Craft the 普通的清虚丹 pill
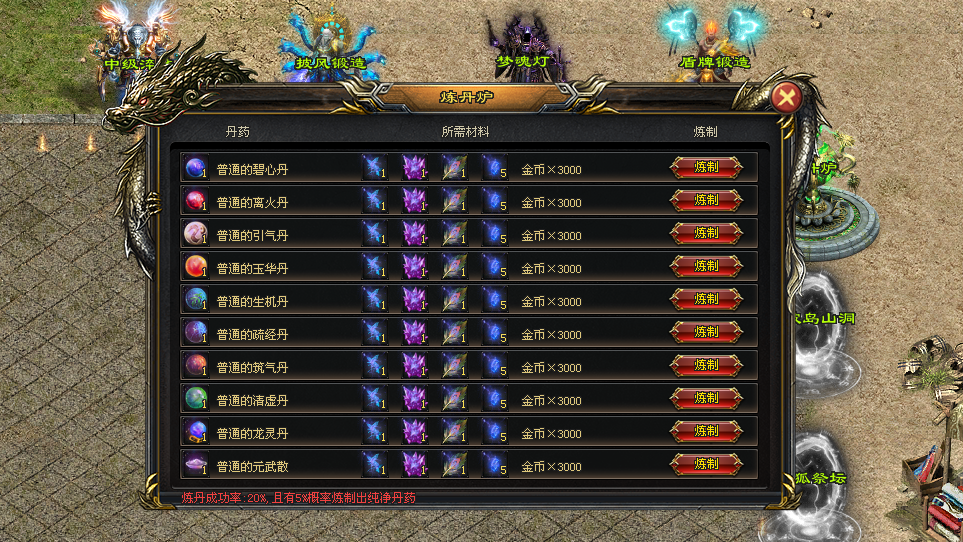This screenshot has width=963, height=542. (x=706, y=399)
